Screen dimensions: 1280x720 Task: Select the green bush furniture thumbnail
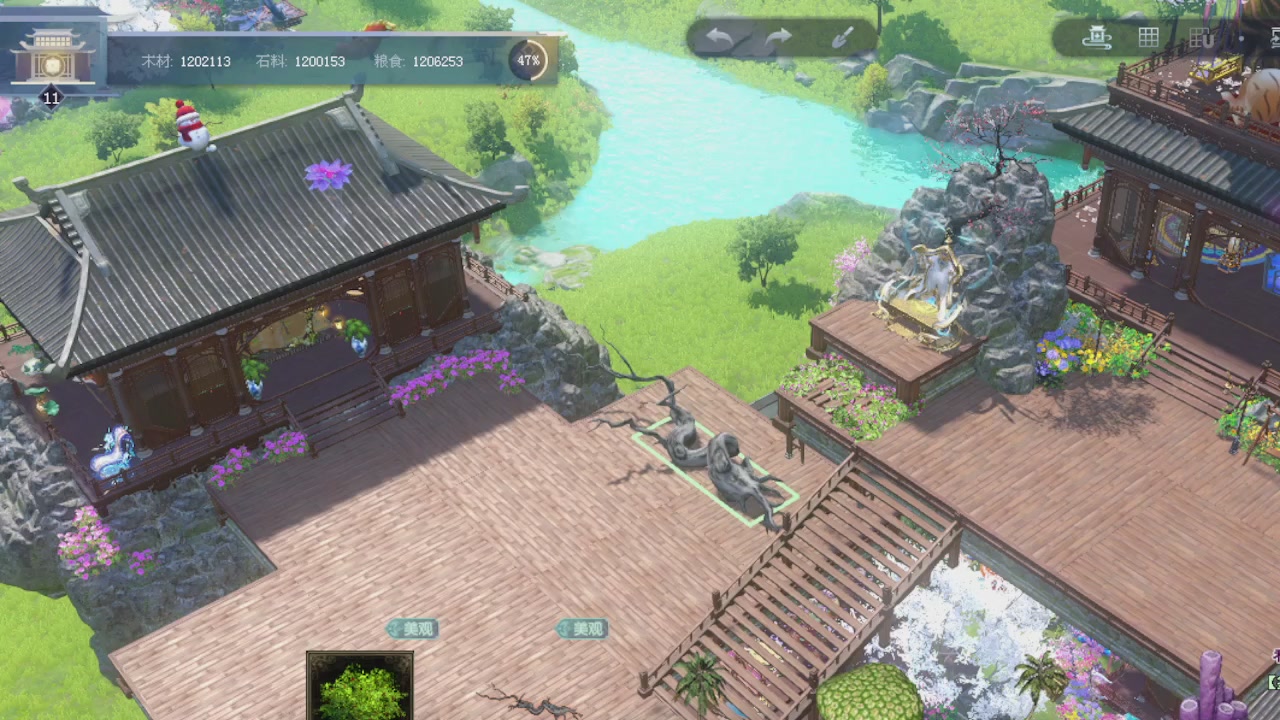(x=360, y=688)
